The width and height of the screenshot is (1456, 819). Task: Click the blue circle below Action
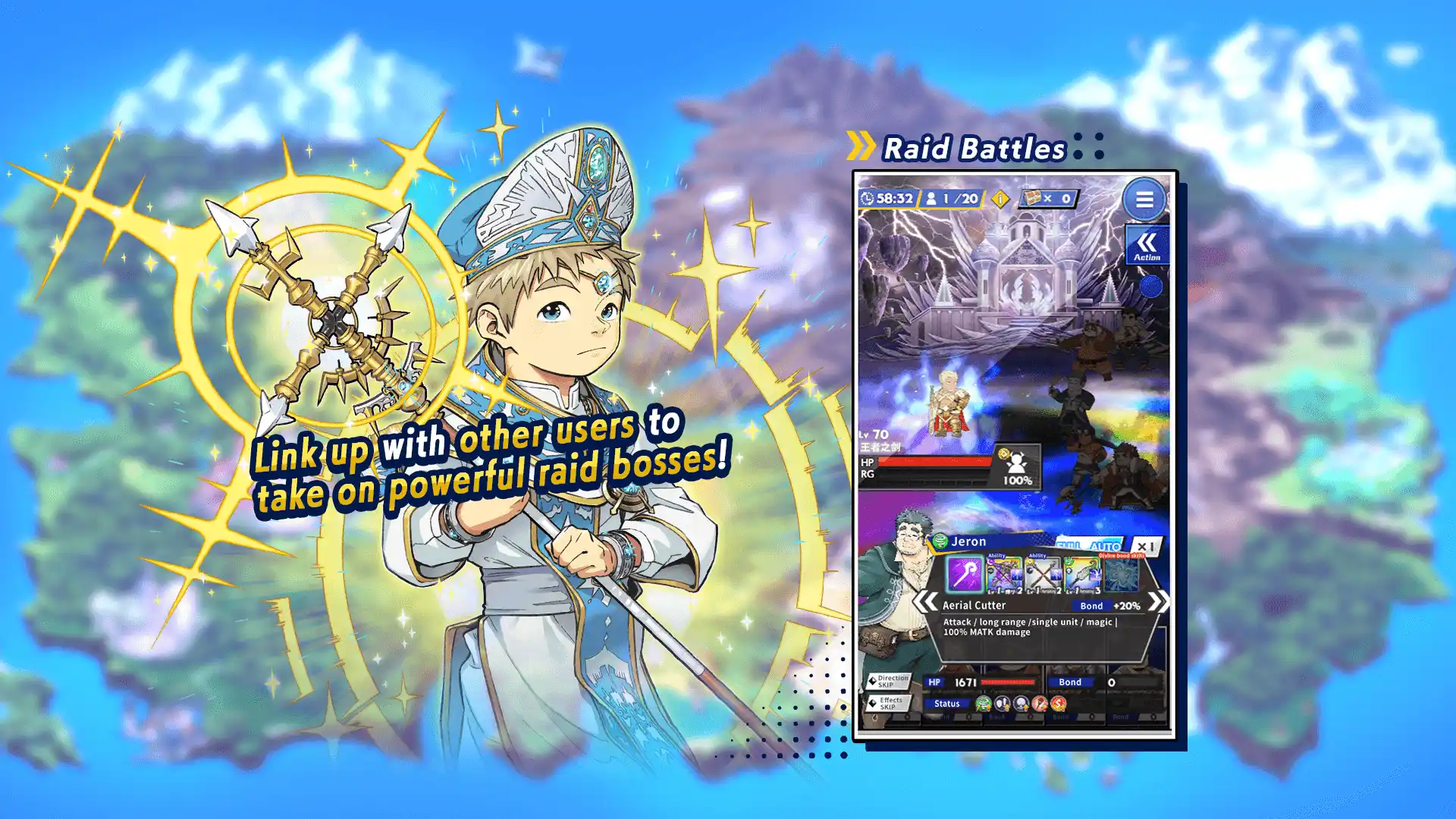[x=1150, y=287]
